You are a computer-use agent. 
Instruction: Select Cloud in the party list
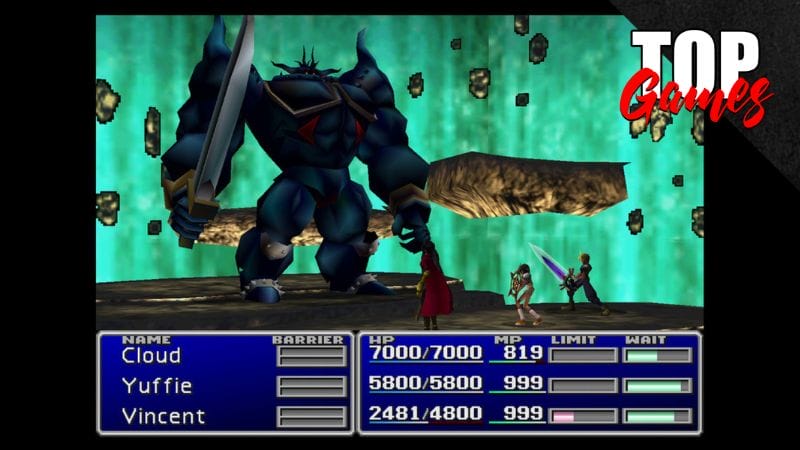coord(151,356)
